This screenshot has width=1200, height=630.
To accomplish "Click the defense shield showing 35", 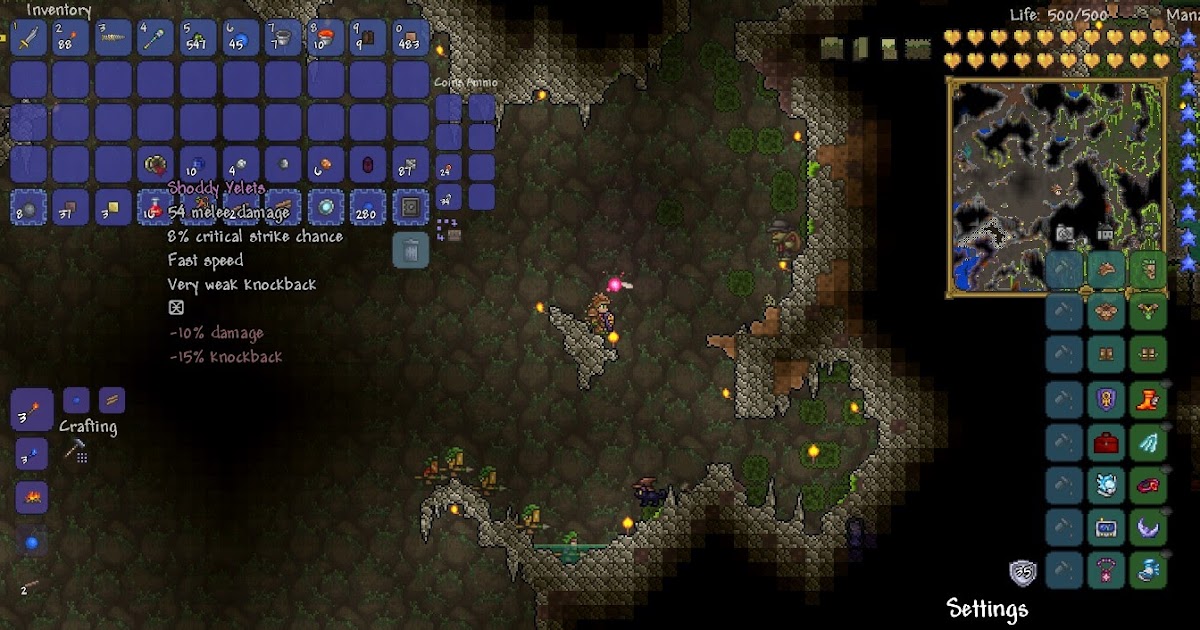I will [1022, 573].
